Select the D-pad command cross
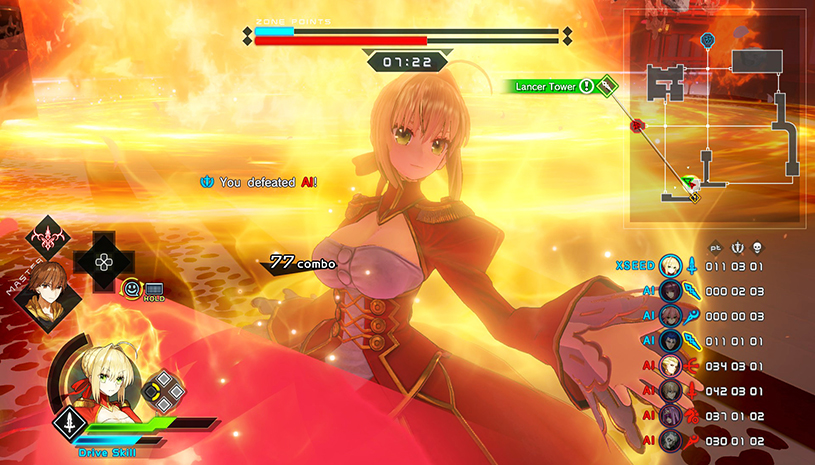 pos(102,260)
